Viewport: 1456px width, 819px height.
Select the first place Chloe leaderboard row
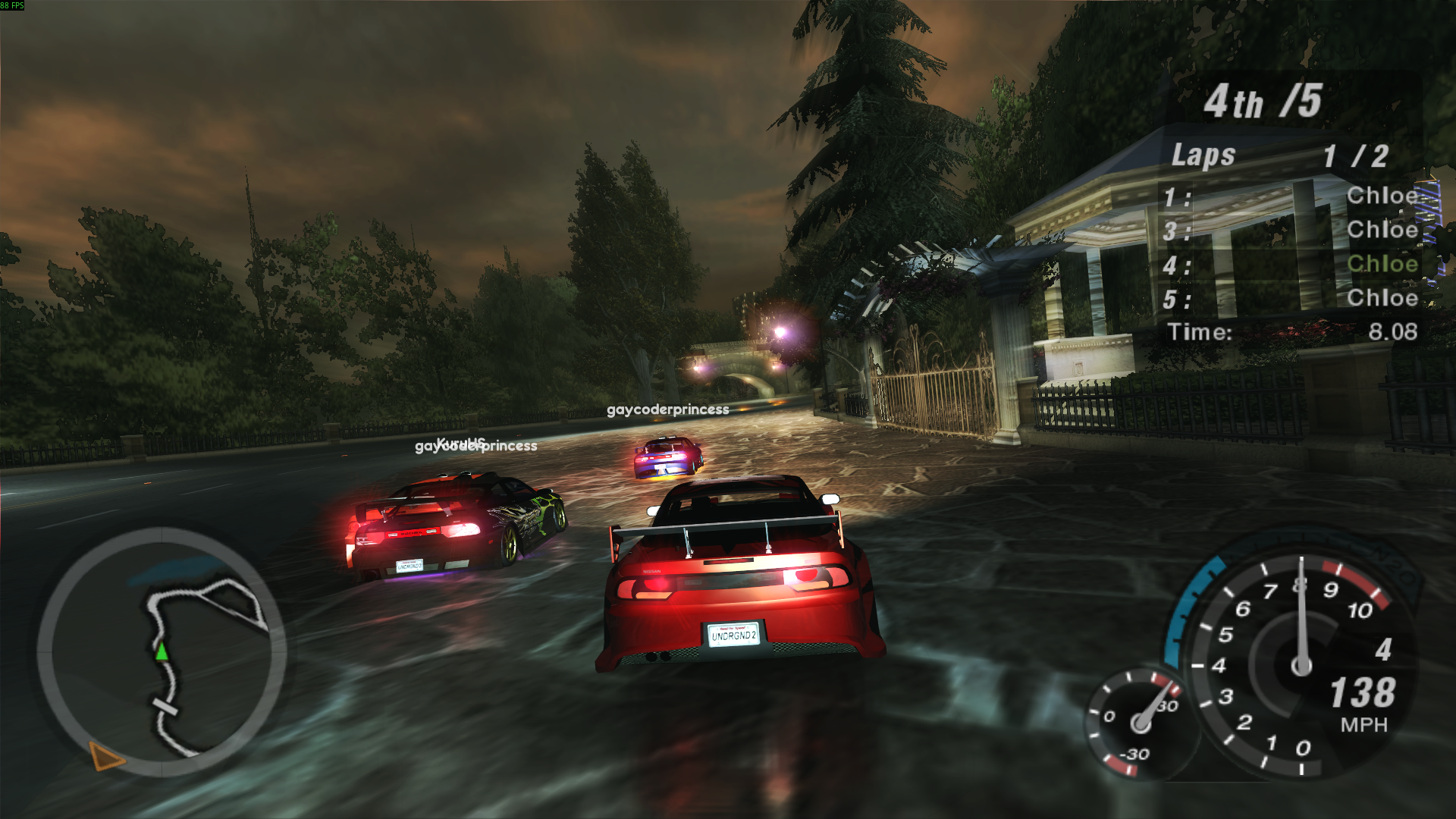pyautogui.click(x=1291, y=196)
